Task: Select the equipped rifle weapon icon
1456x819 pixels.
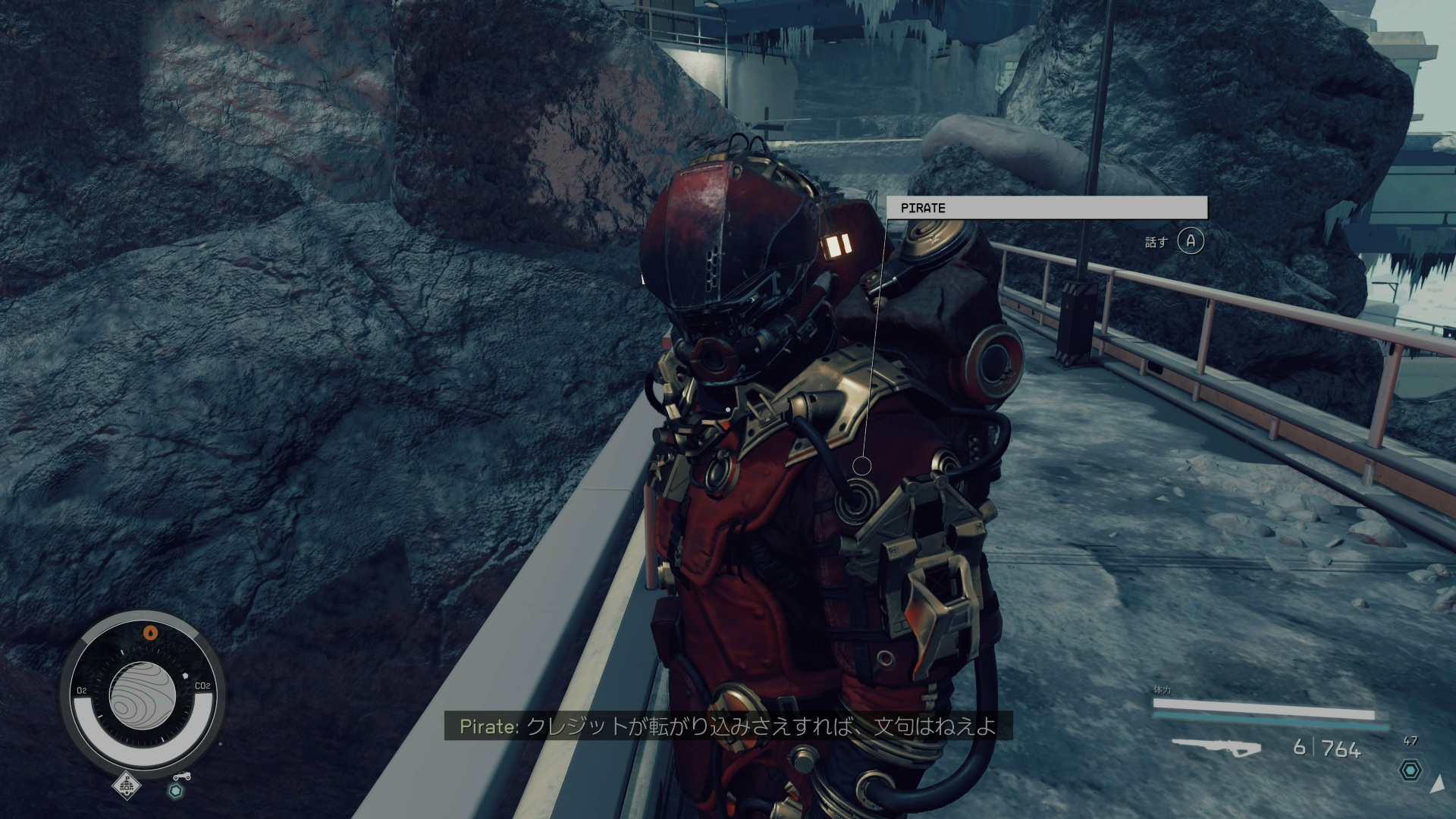Action: click(x=1216, y=748)
